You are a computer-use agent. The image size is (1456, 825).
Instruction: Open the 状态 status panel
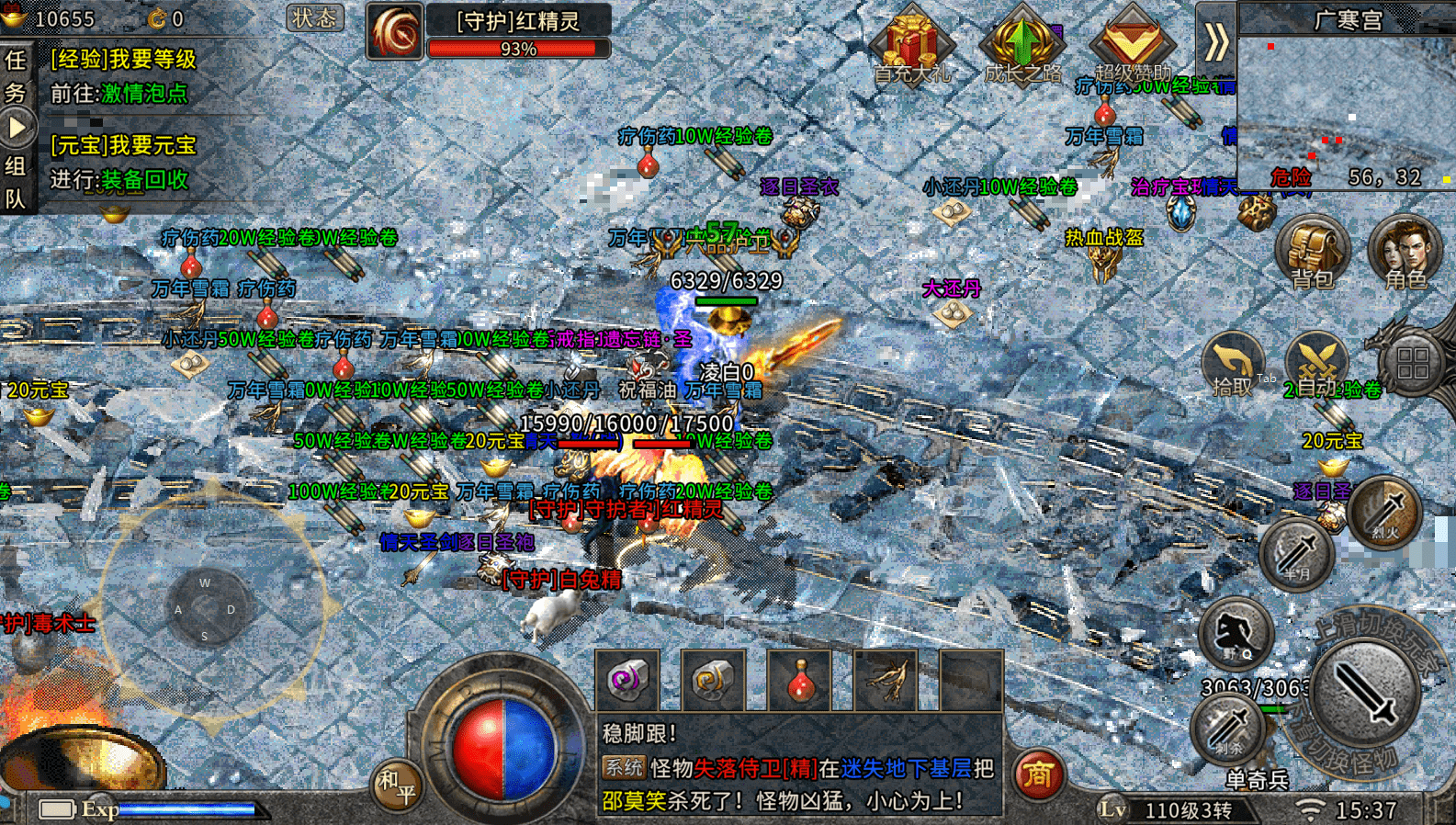tap(314, 18)
